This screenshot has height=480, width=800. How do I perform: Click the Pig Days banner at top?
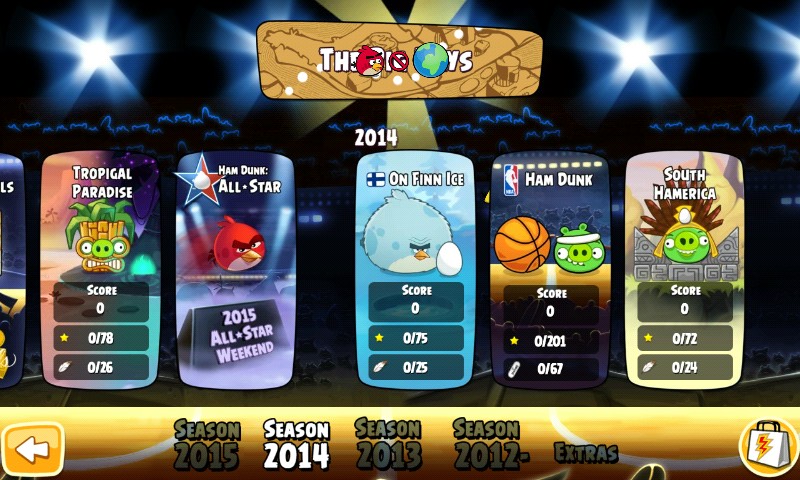pyautogui.click(x=399, y=60)
